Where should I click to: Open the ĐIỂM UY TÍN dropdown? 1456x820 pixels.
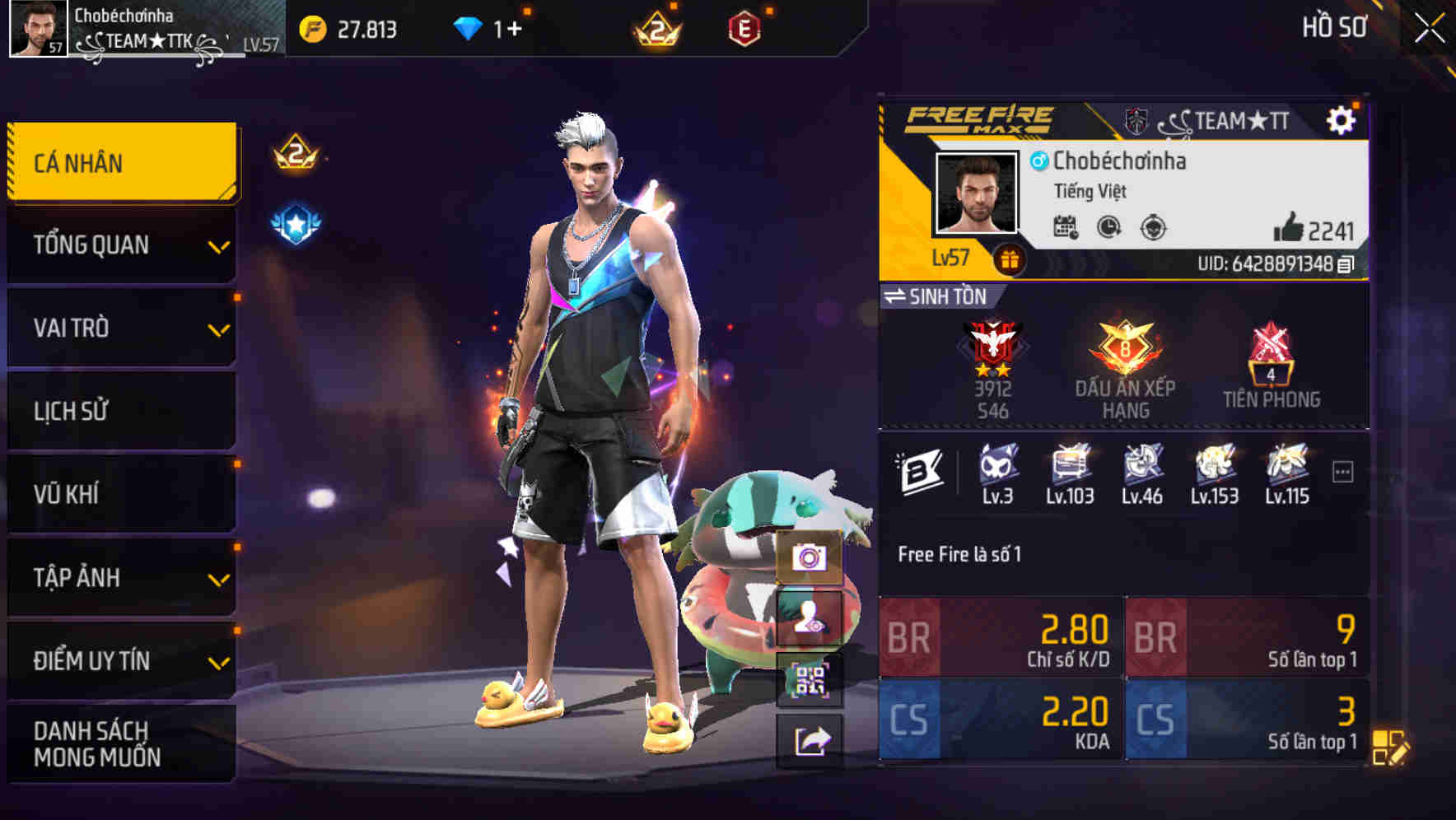point(119,659)
